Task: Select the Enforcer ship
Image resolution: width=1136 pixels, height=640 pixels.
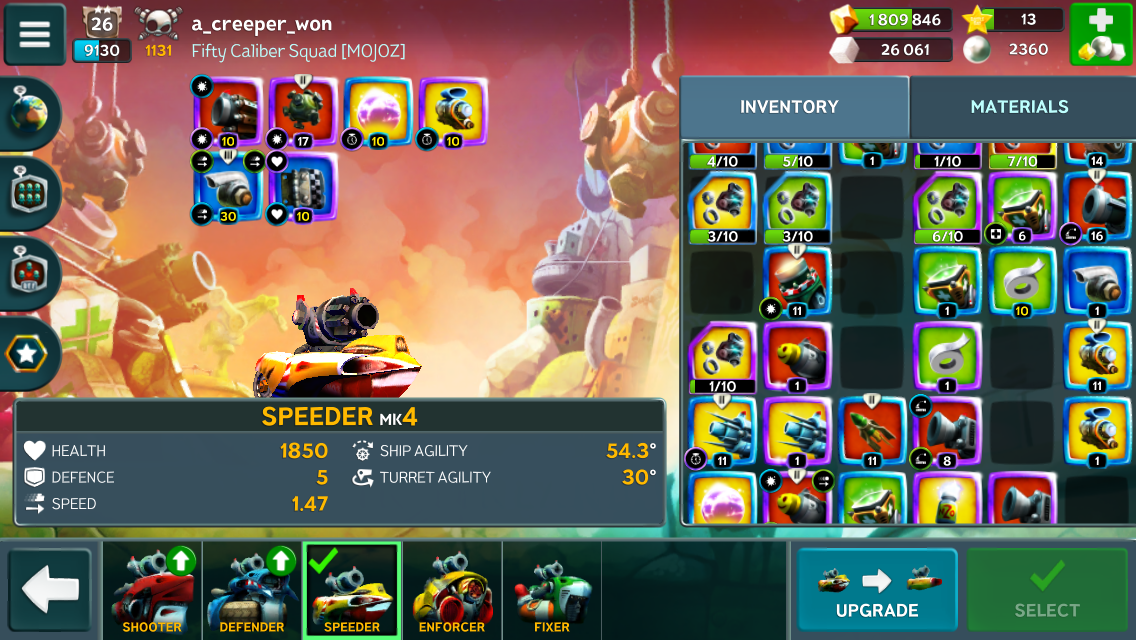Action: 452,590
